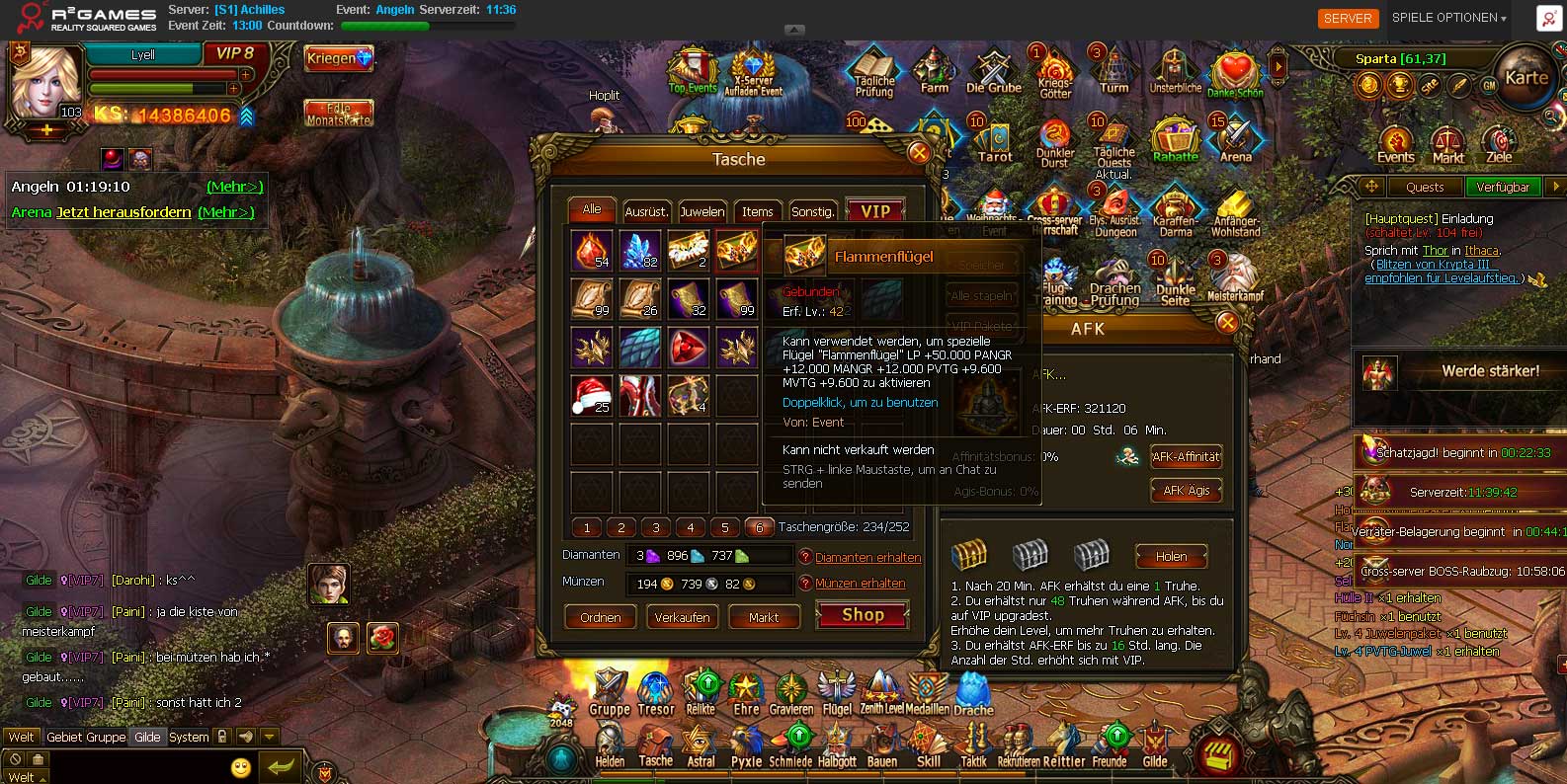Open the Ausrüst. tab in bag
This screenshot has width=1567, height=784.
[x=646, y=211]
